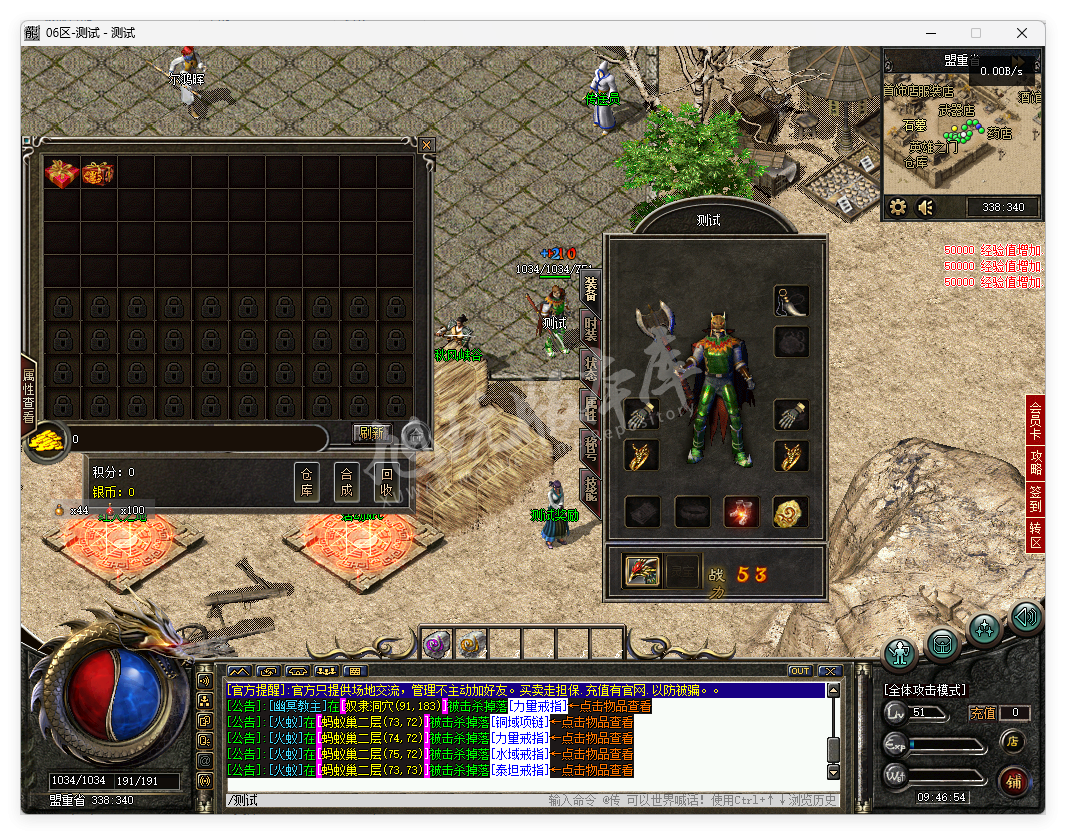Open the 签到 daily sign-in button
The width and height of the screenshot is (1066, 835).
(x=1036, y=498)
